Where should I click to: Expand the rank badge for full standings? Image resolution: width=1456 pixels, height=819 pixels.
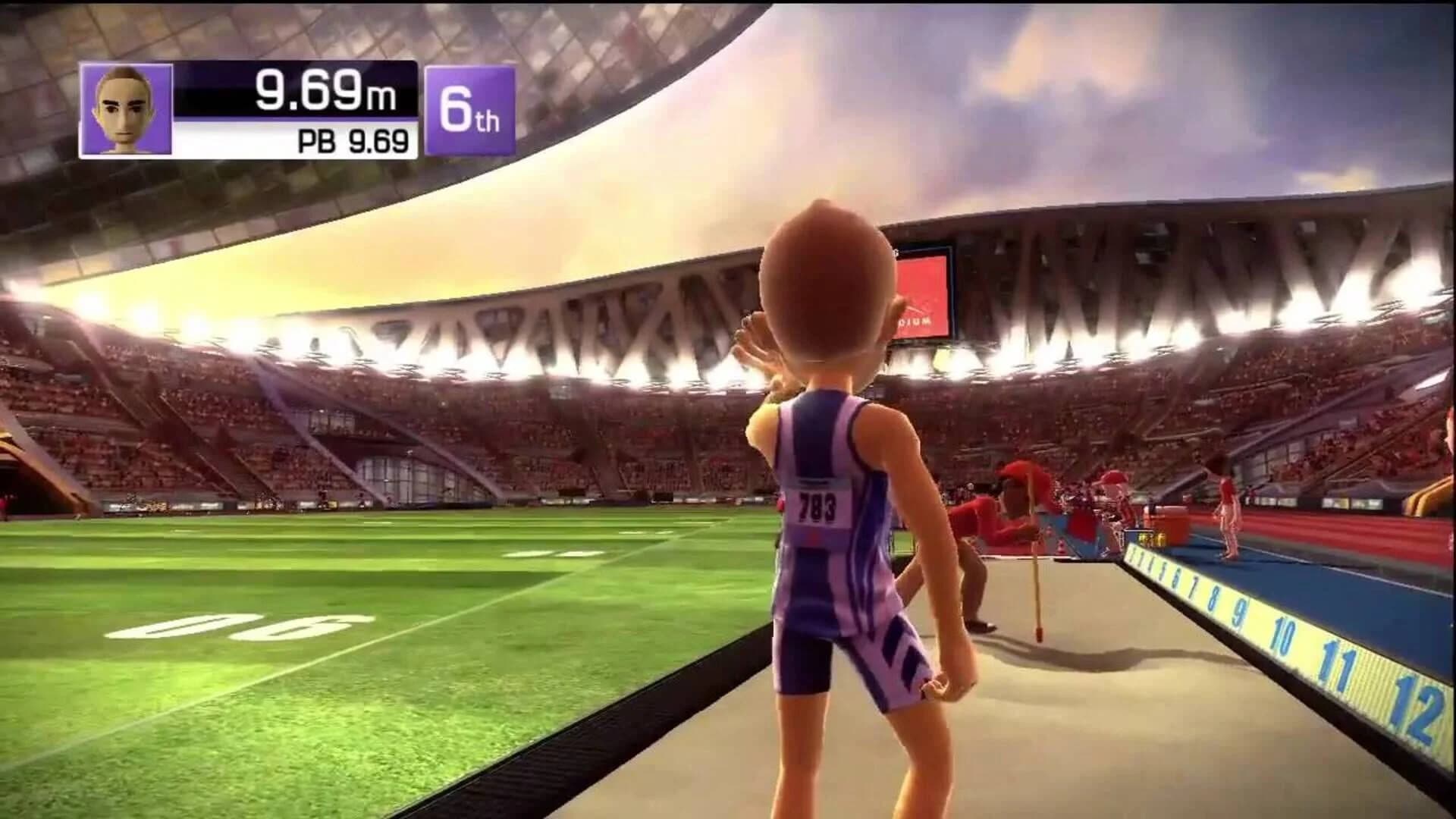pos(470,108)
